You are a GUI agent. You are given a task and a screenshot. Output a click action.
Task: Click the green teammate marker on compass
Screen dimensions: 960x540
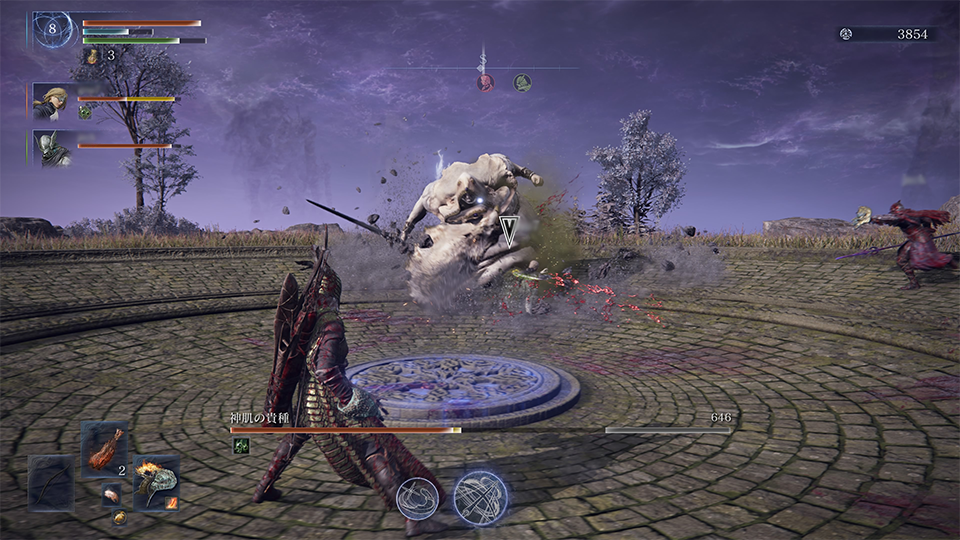click(522, 82)
